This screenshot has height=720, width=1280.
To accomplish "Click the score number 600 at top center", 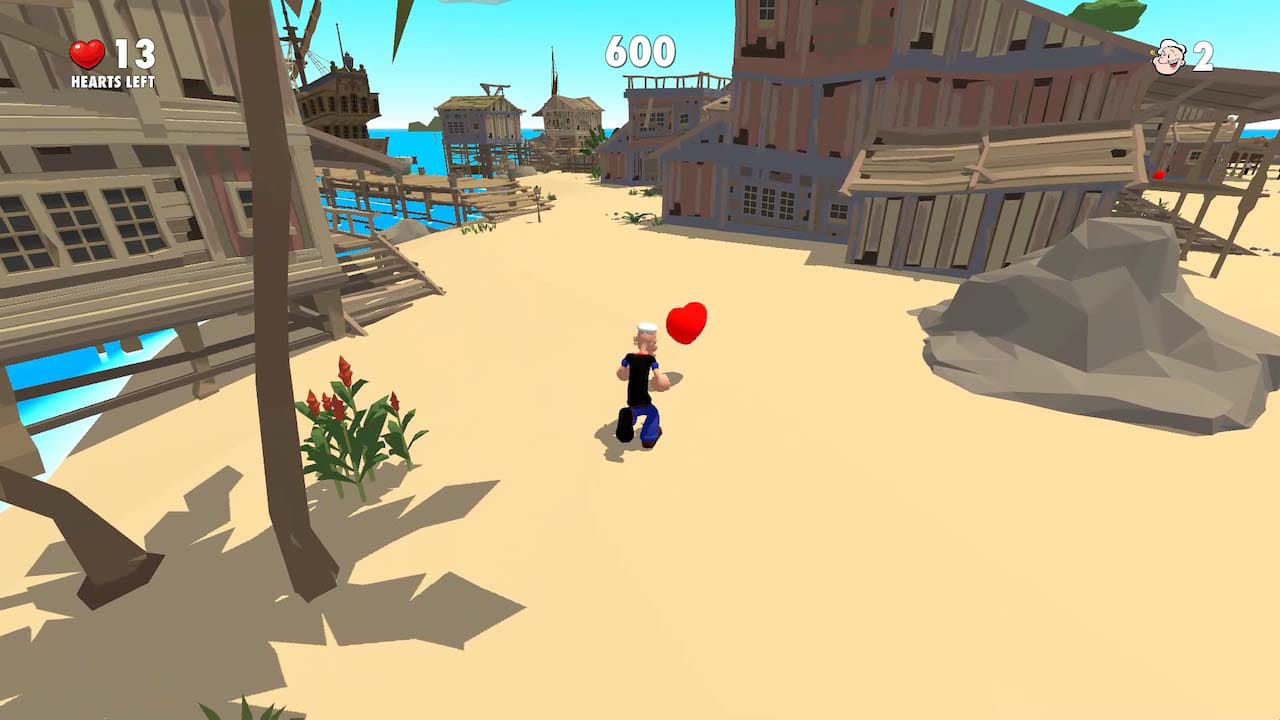I will [x=640, y=50].
